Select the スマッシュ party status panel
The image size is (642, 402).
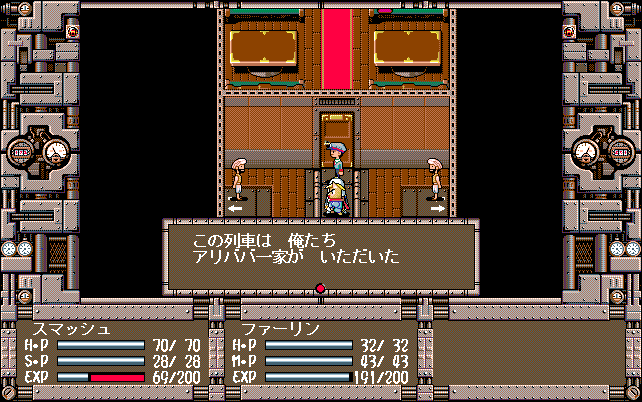[112, 354]
